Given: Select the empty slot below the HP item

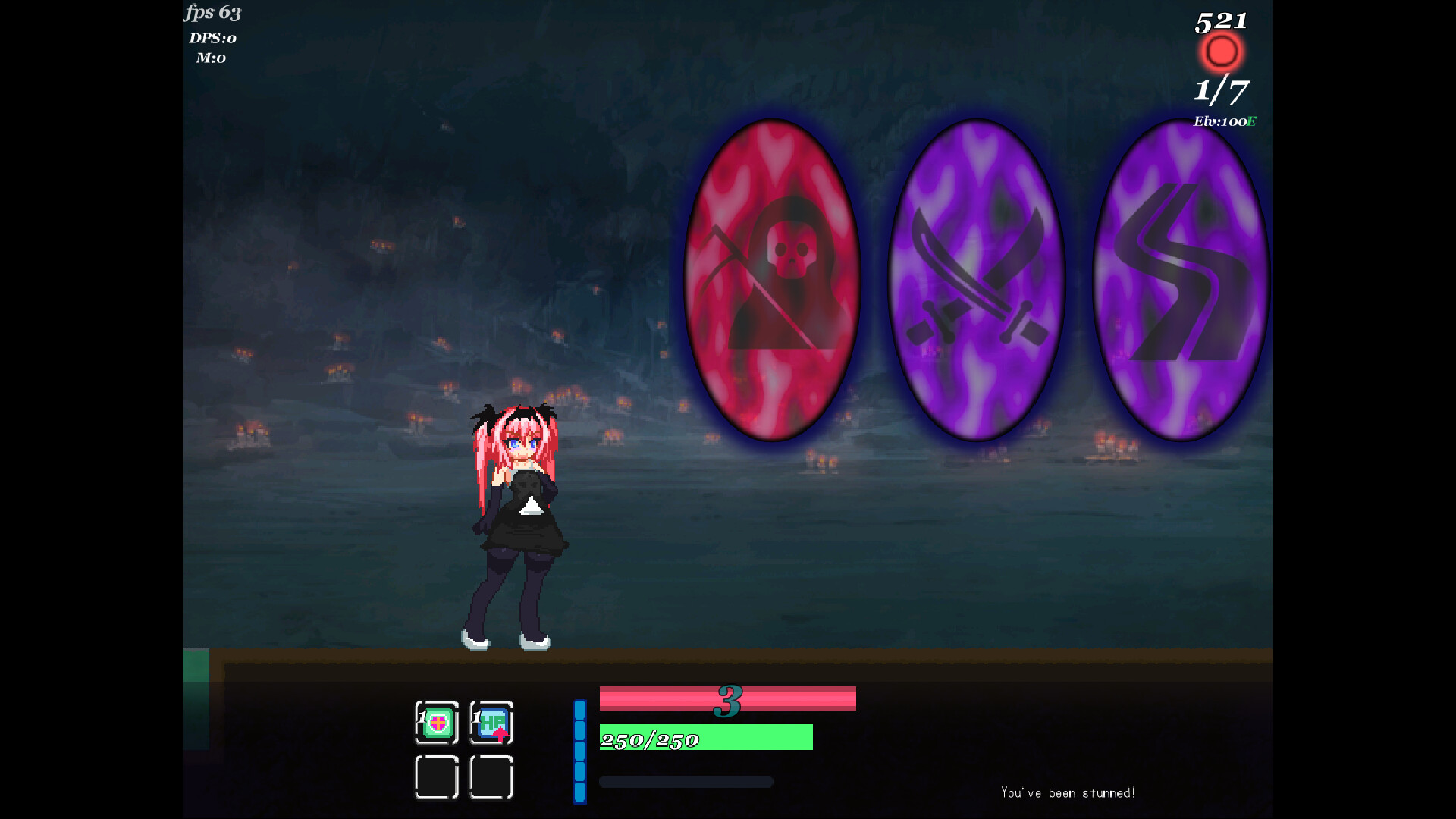Looking at the screenshot, I should (491, 777).
